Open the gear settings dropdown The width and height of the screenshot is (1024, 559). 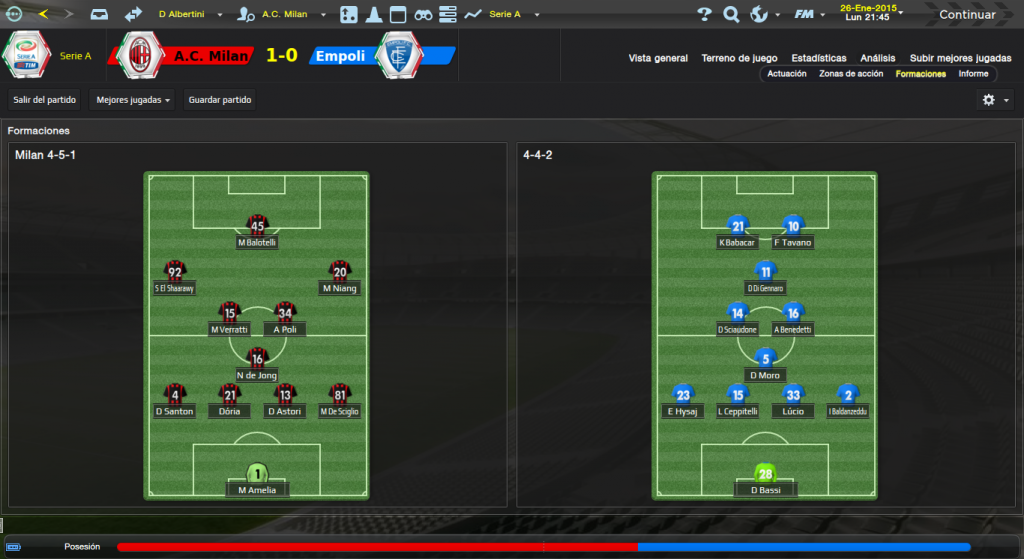(x=994, y=100)
